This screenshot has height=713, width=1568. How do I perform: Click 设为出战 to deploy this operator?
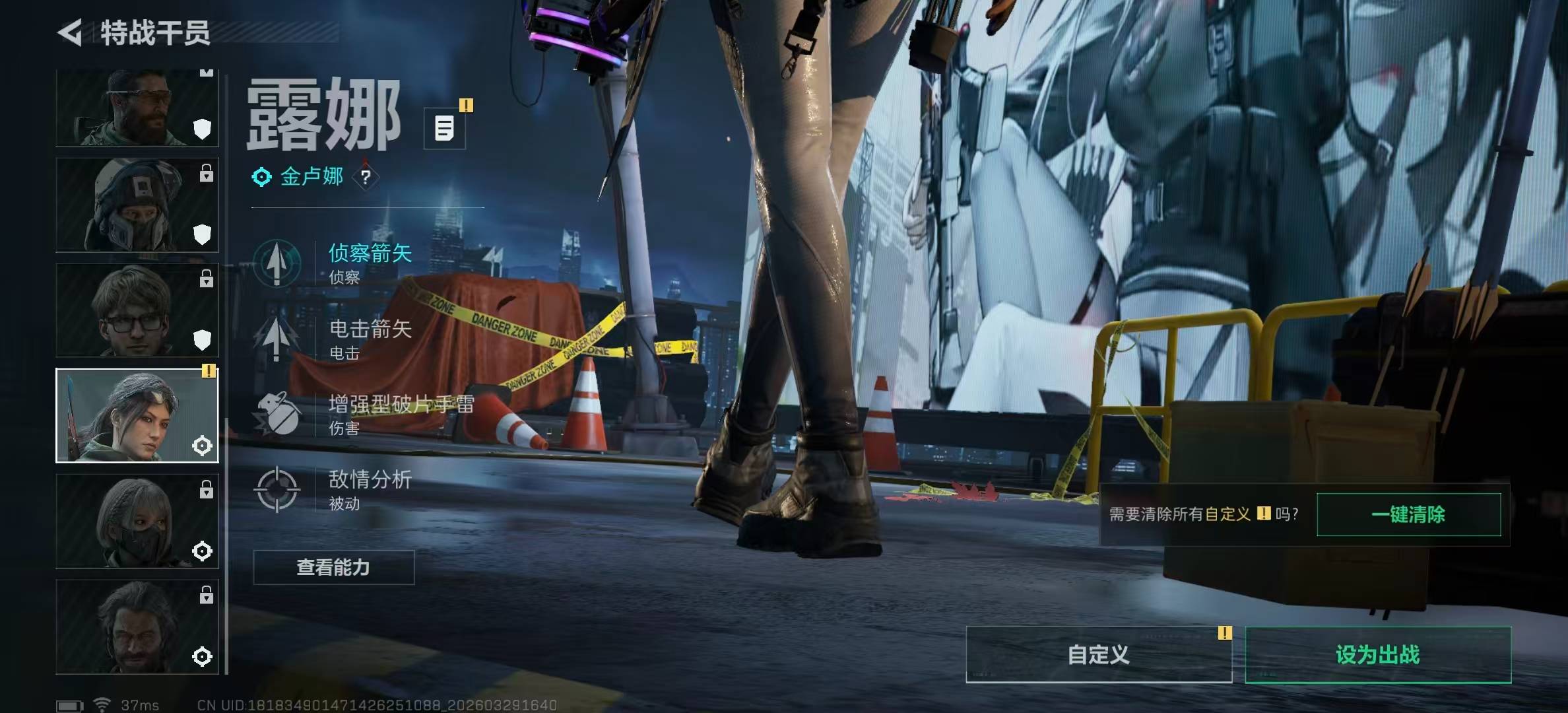click(x=1377, y=654)
